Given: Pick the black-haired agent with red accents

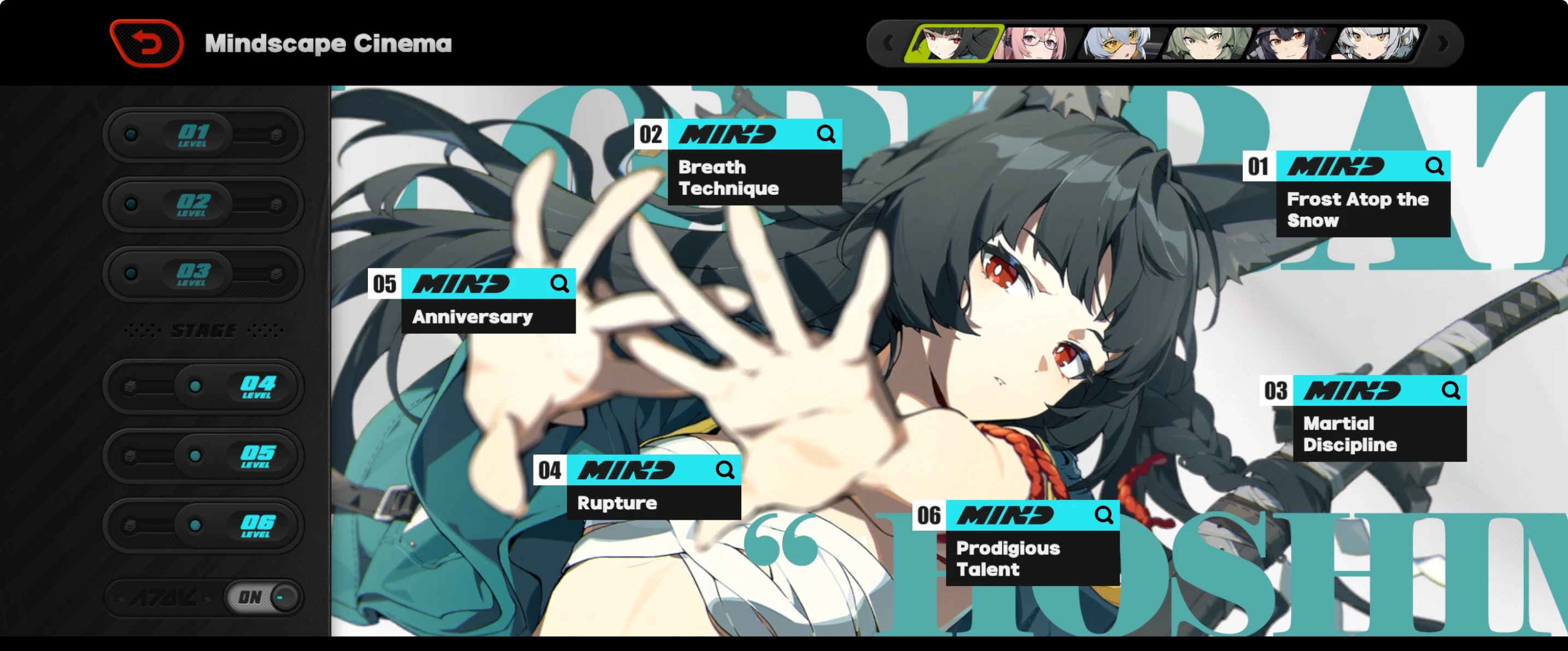Looking at the screenshot, I should pyautogui.click(x=1289, y=43).
